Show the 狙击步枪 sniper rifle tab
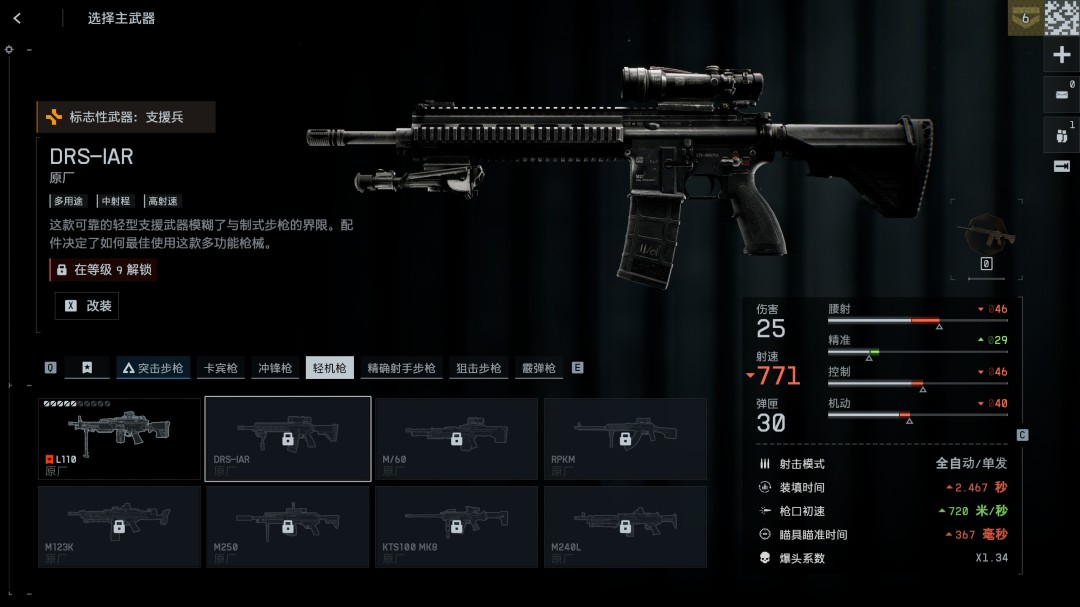 click(478, 368)
